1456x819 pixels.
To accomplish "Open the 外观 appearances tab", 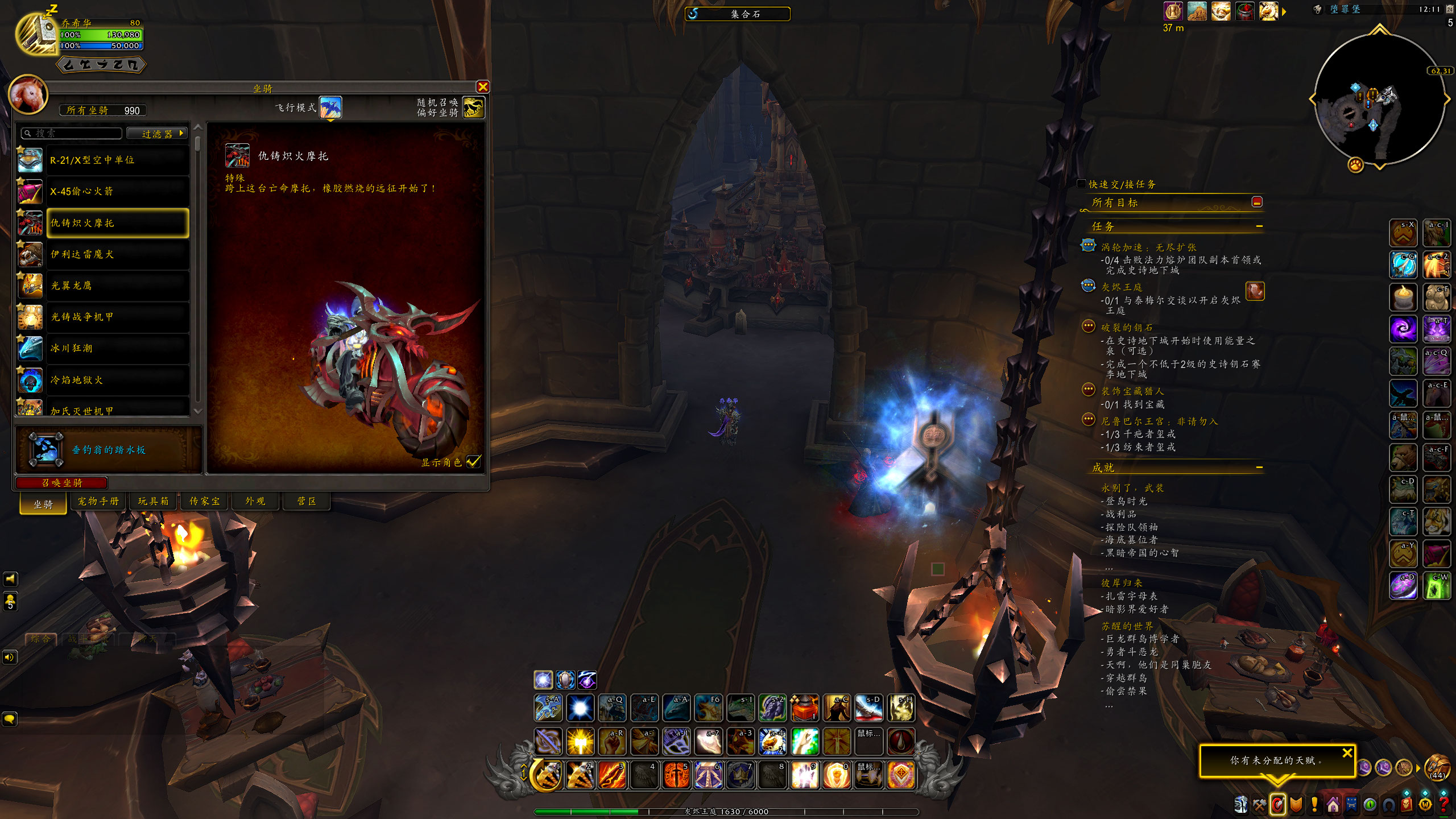I will (255, 501).
